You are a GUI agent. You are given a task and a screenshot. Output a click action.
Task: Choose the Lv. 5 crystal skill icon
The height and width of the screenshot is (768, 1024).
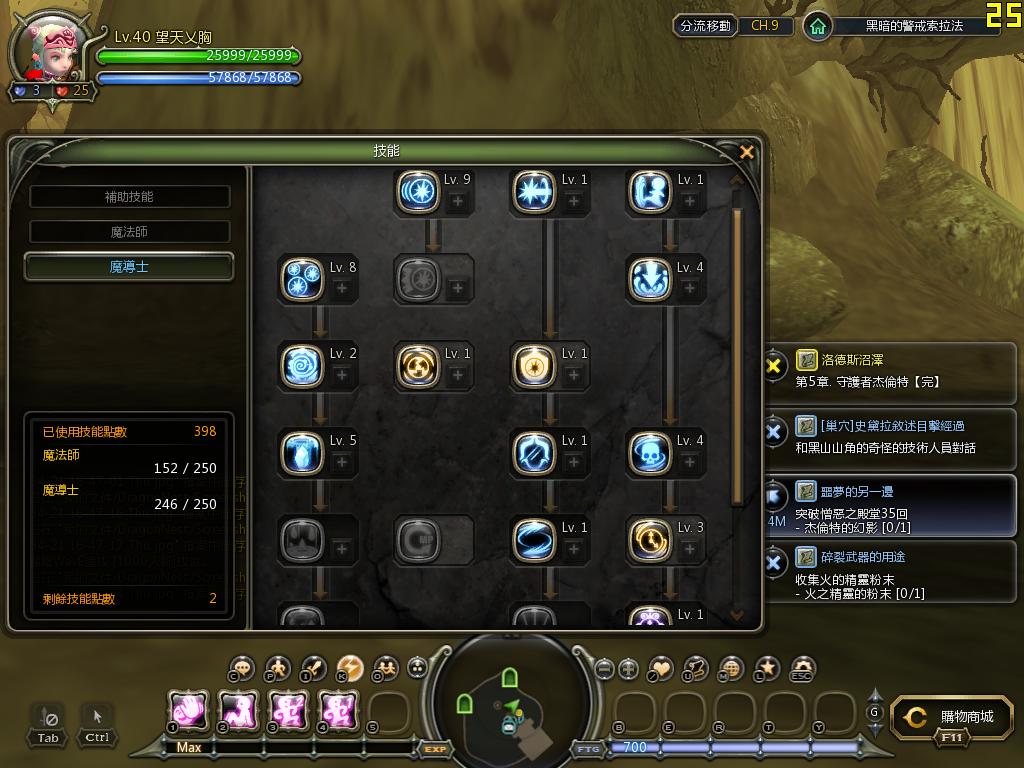pyautogui.click(x=302, y=453)
